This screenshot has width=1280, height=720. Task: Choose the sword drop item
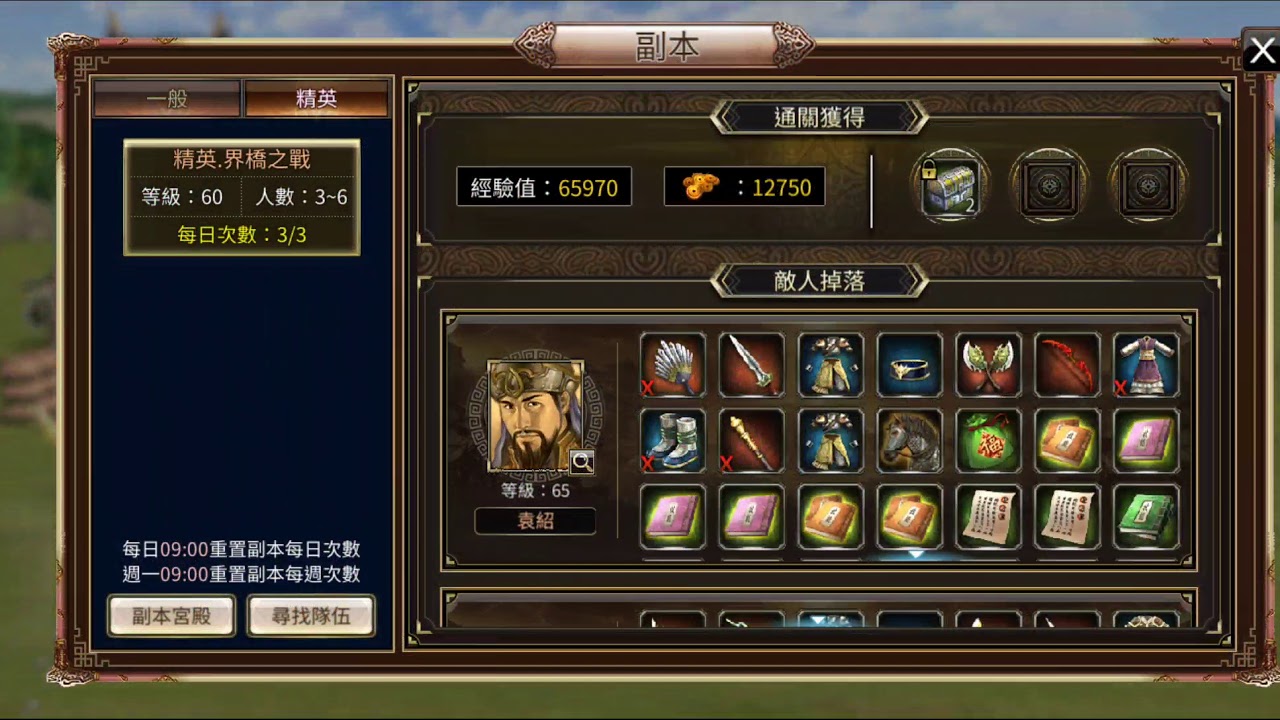[x=751, y=365]
